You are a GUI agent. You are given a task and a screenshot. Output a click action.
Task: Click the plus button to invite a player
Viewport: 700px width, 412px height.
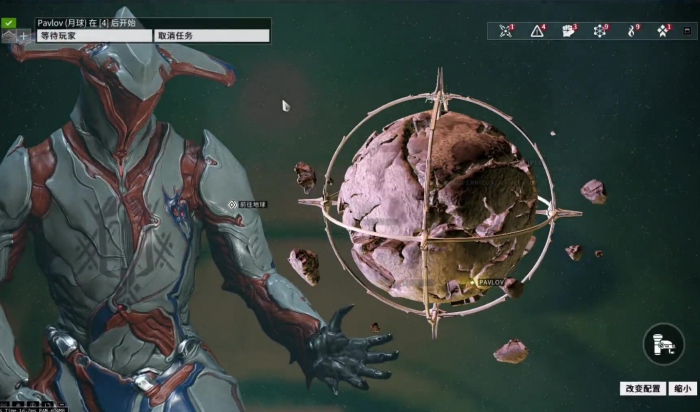point(23,36)
